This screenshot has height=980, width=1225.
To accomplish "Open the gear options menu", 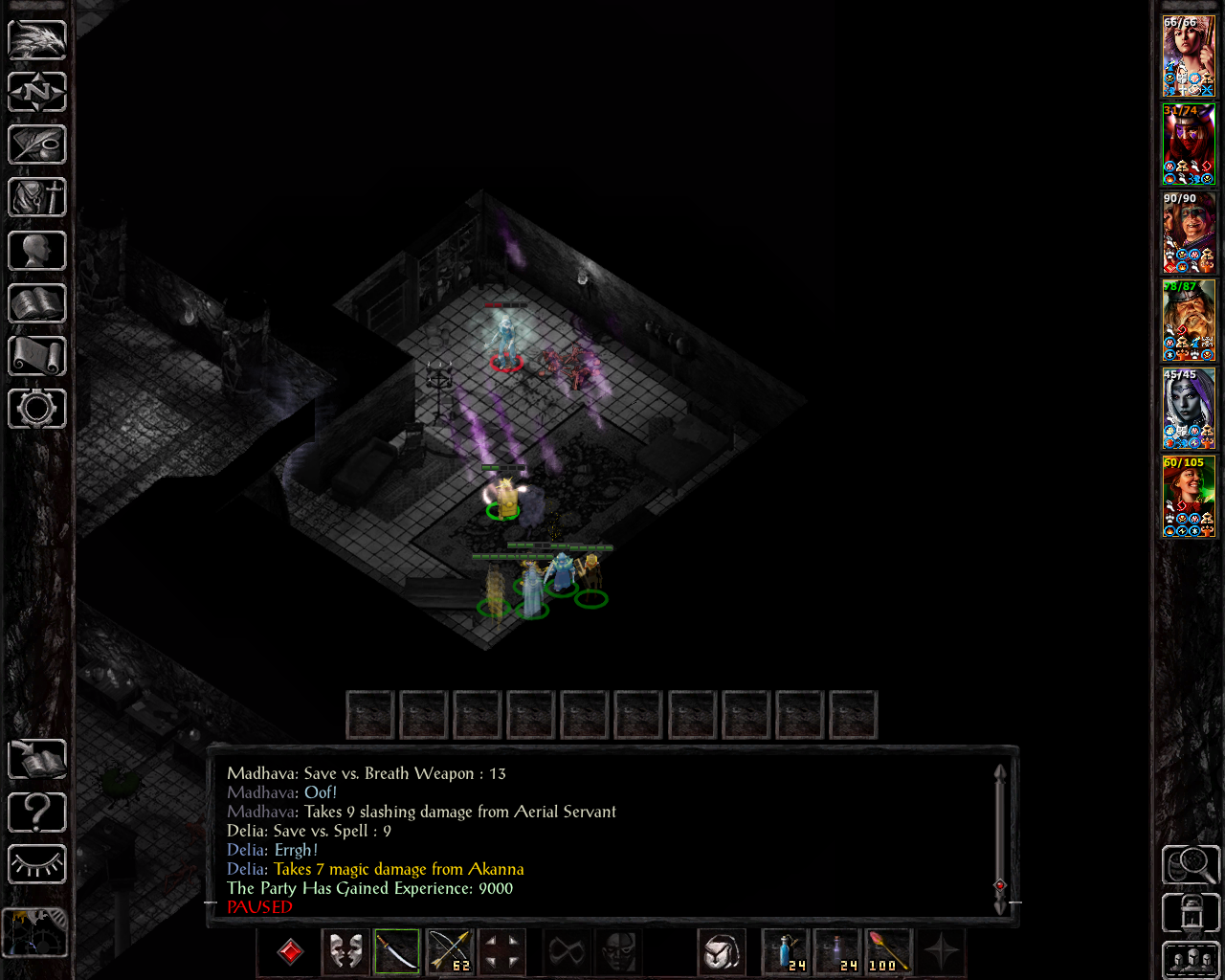I will pos(37,409).
